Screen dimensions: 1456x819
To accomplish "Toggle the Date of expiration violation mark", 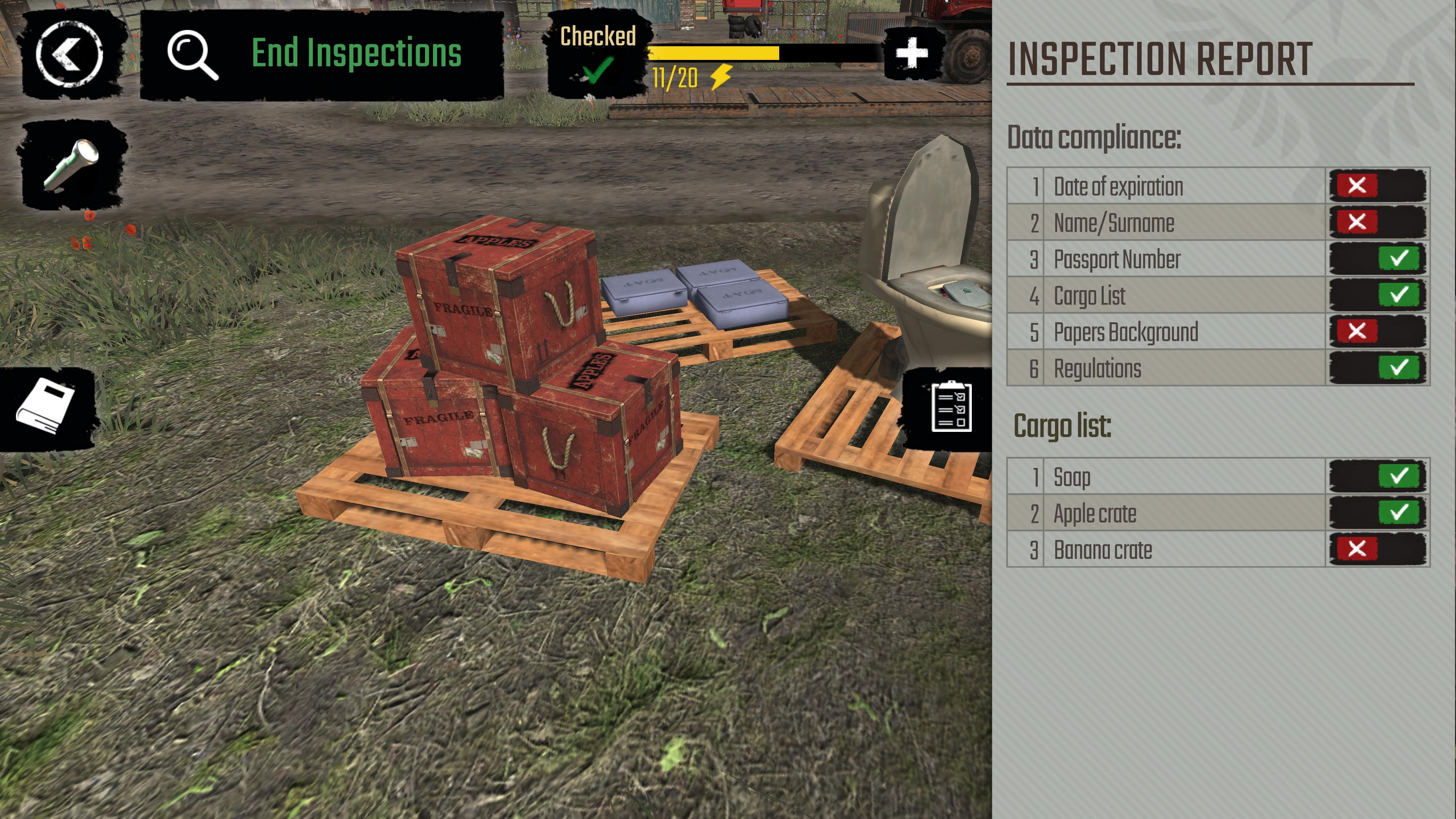I will click(x=1358, y=185).
